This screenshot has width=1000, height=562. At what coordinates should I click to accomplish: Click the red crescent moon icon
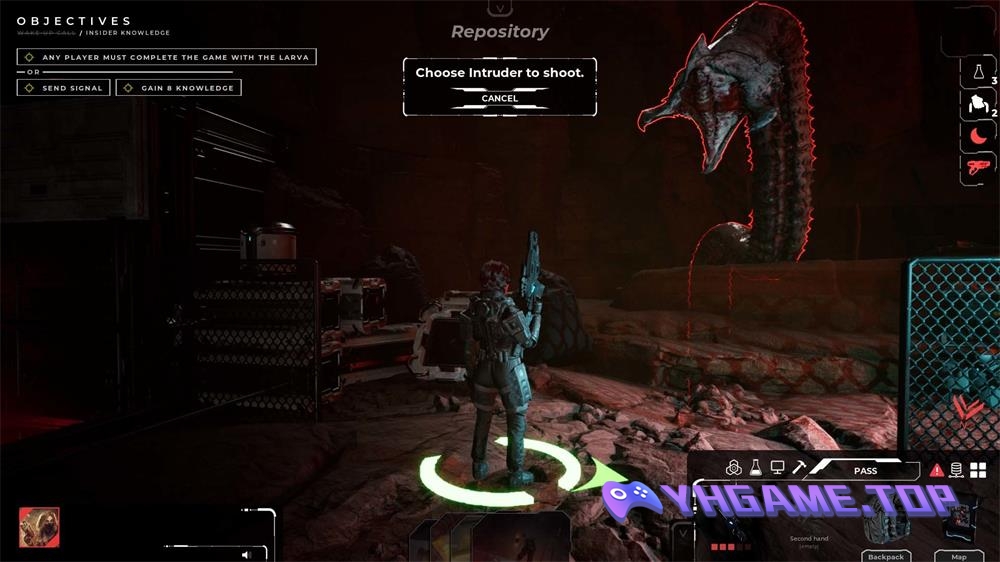977,135
